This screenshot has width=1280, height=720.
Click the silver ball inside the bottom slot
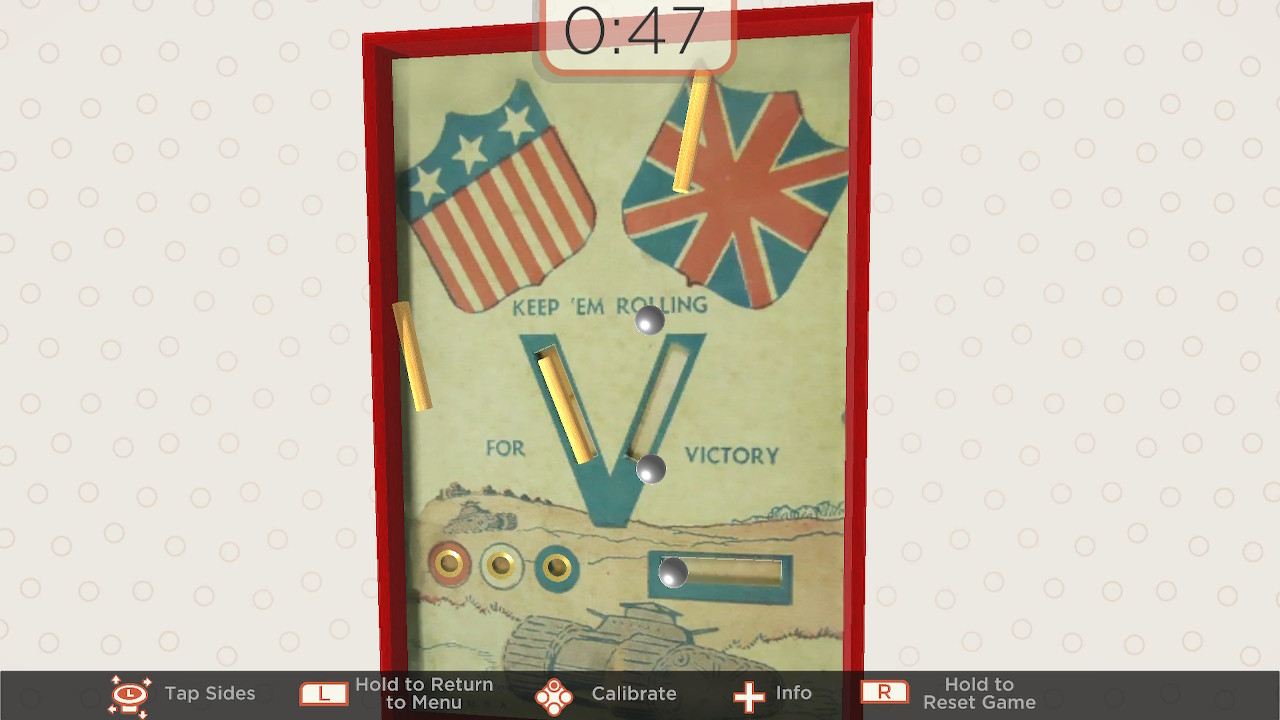[672, 574]
